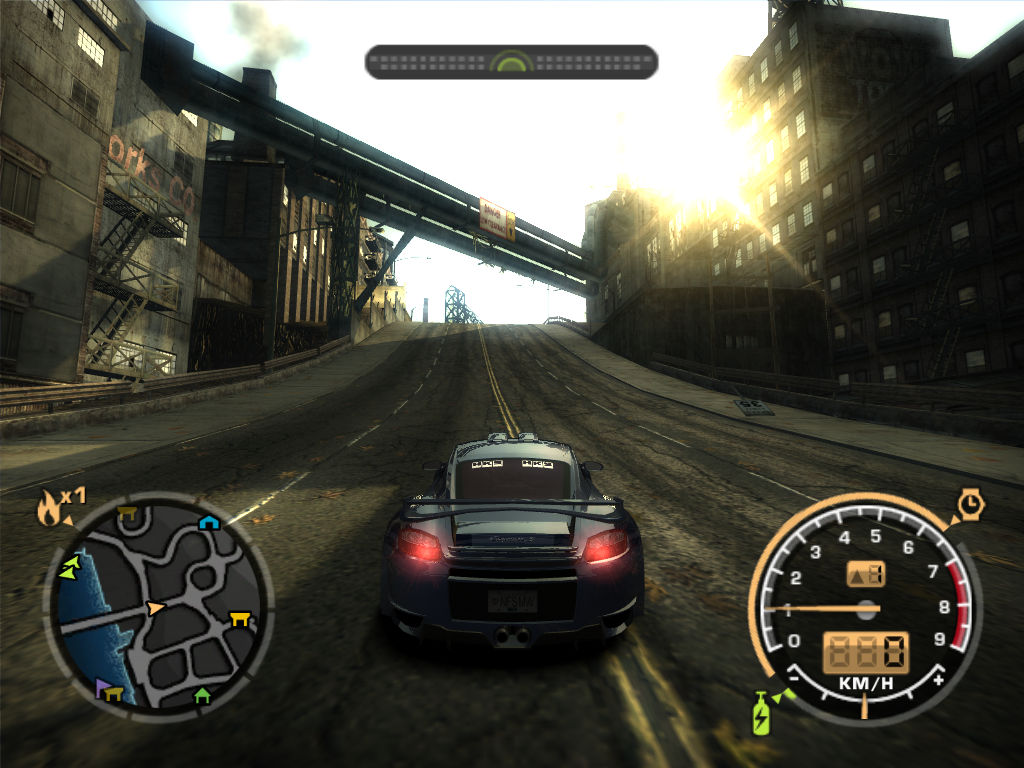The image size is (1024, 768).
Task: Click the flame heat level icon
Action: pyautogui.click(x=48, y=509)
